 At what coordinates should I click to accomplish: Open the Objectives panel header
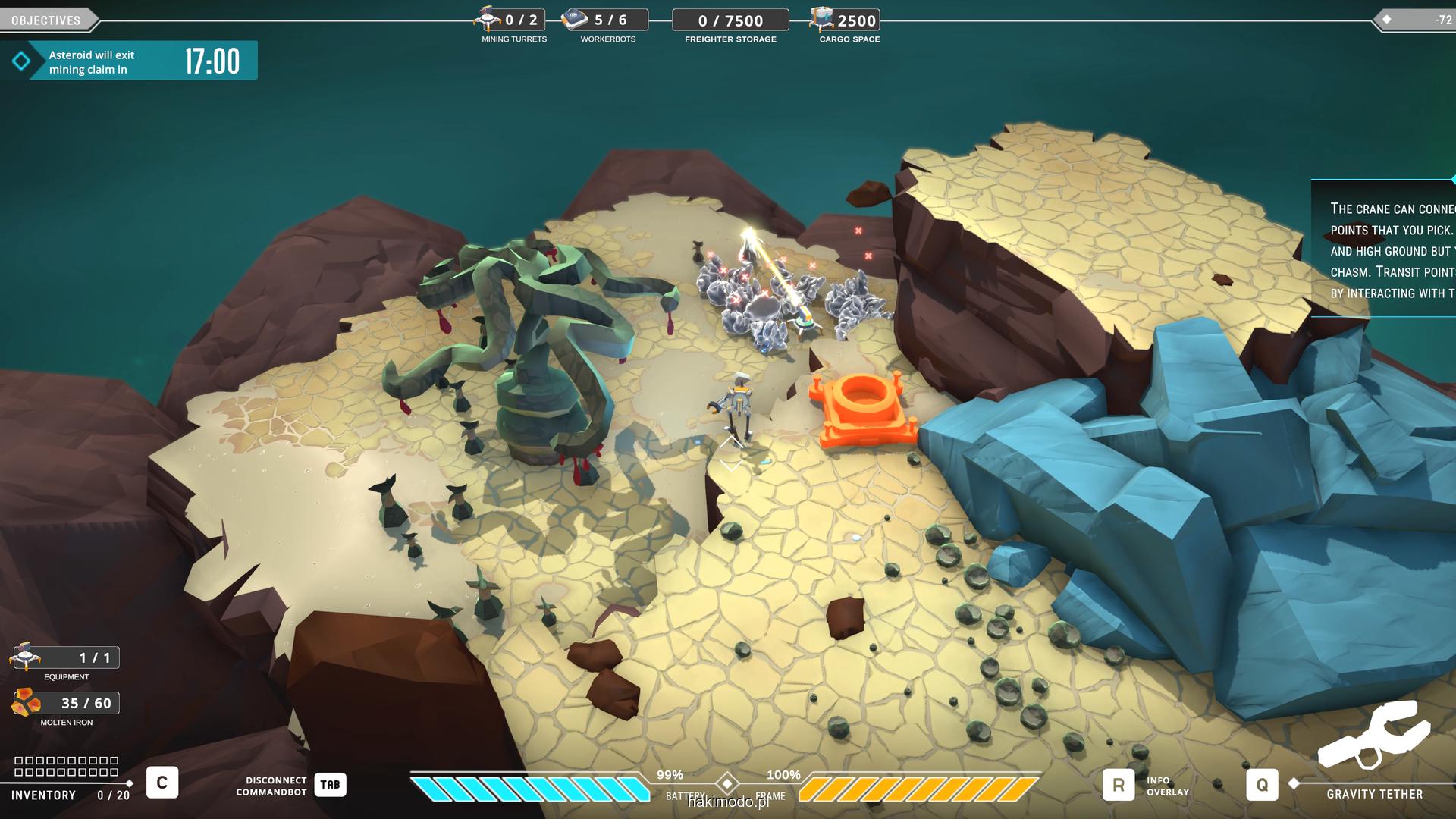click(x=46, y=20)
